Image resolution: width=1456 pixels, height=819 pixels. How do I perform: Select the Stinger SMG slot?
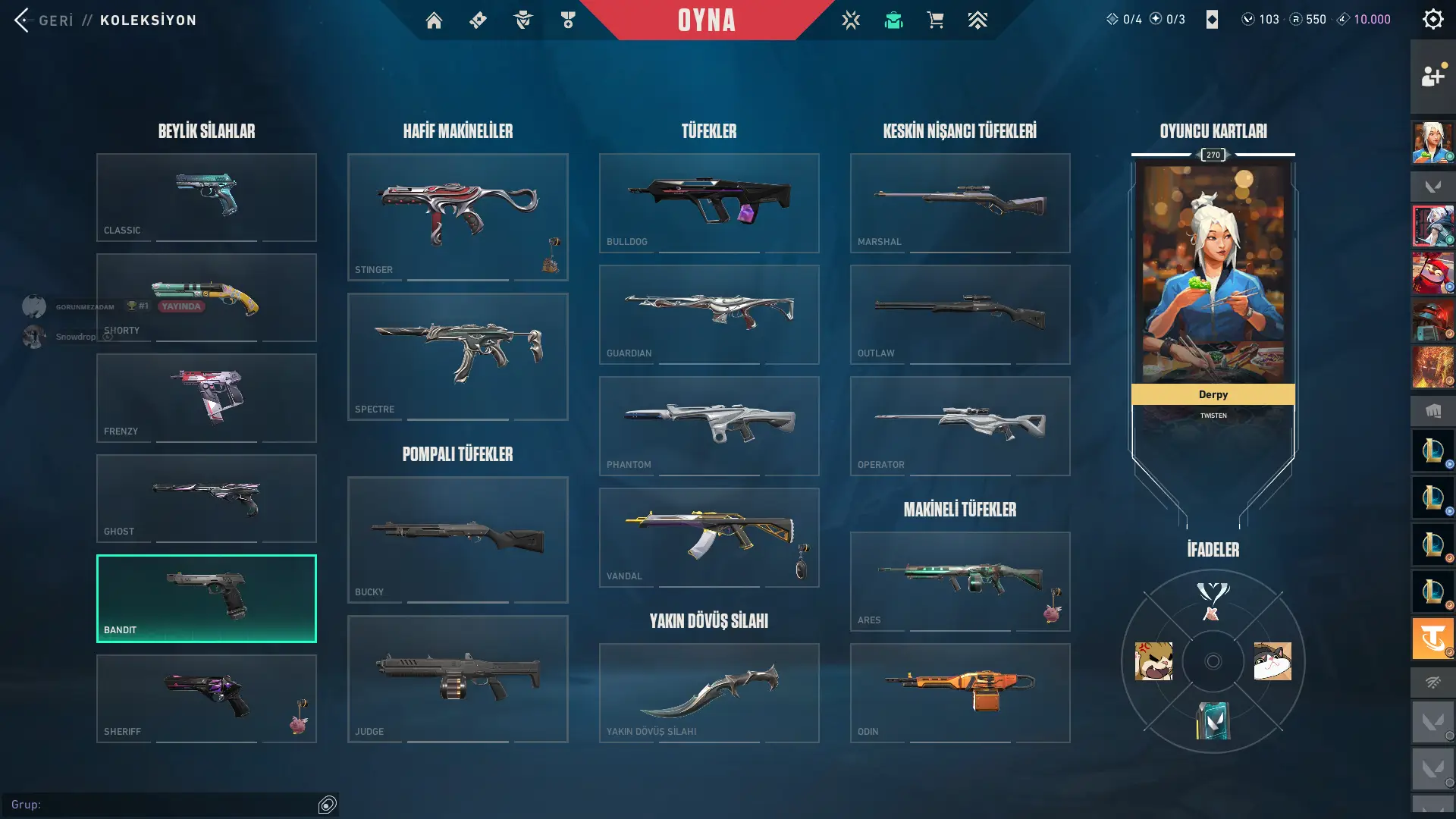click(457, 217)
